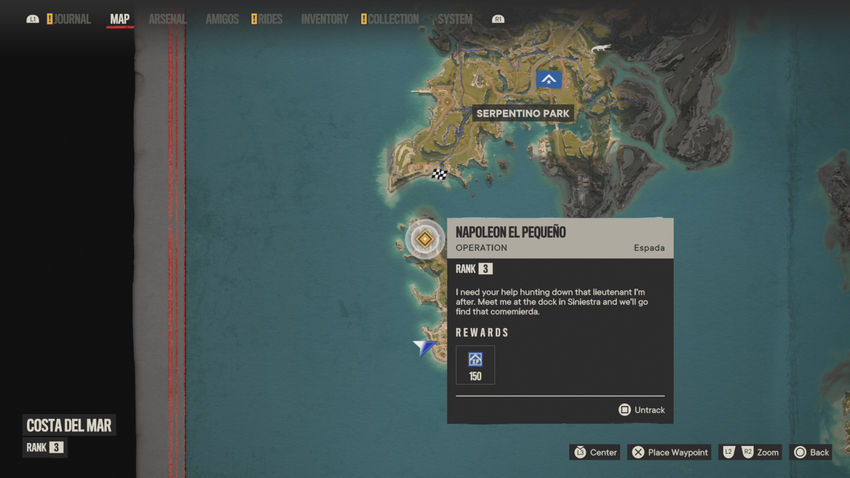The image size is (850, 478).
Task: Select the Napoleon El Pequeño operation marker
Action: coord(425,239)
